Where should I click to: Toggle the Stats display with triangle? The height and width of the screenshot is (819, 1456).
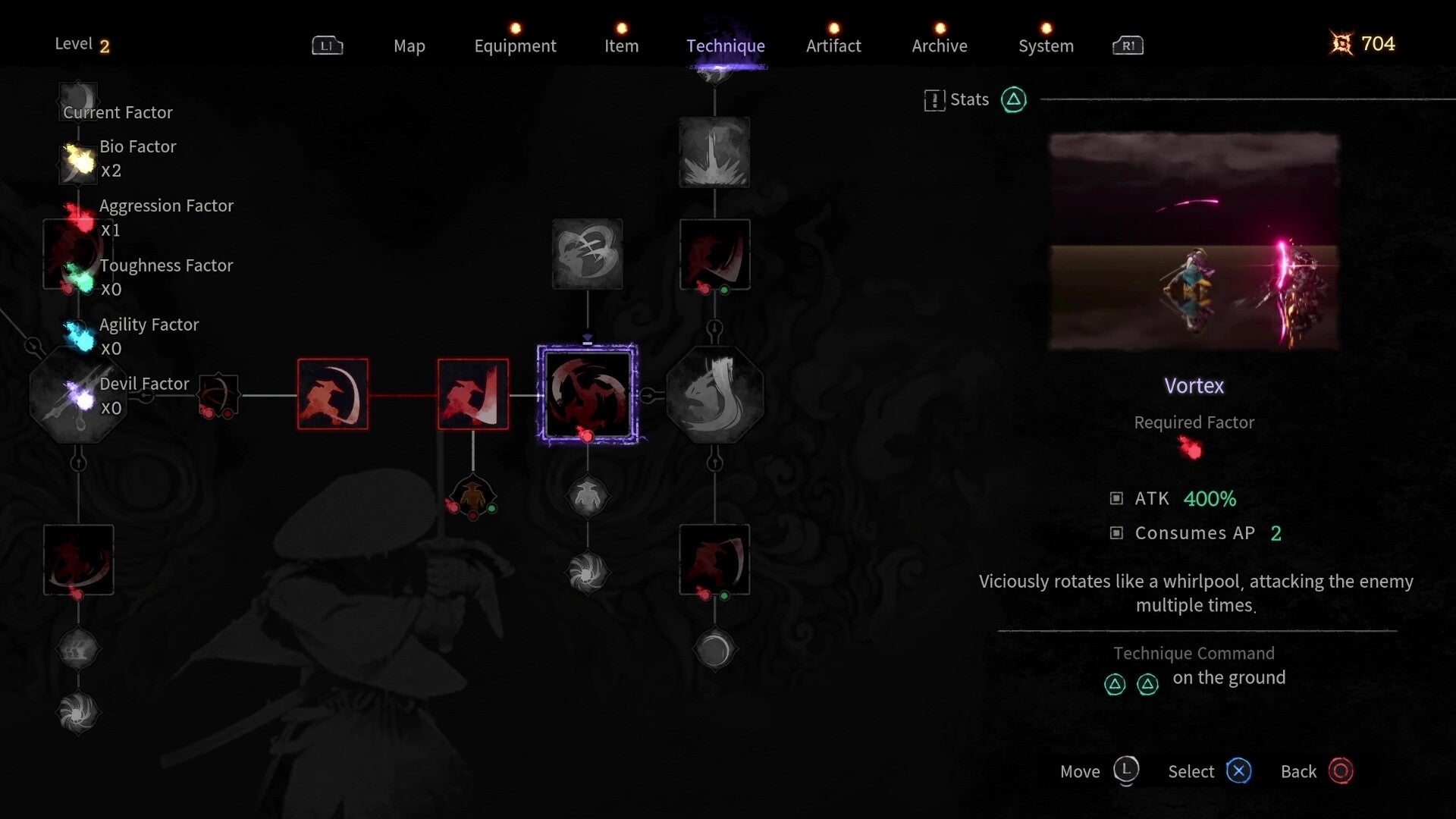click(1013, 99)
